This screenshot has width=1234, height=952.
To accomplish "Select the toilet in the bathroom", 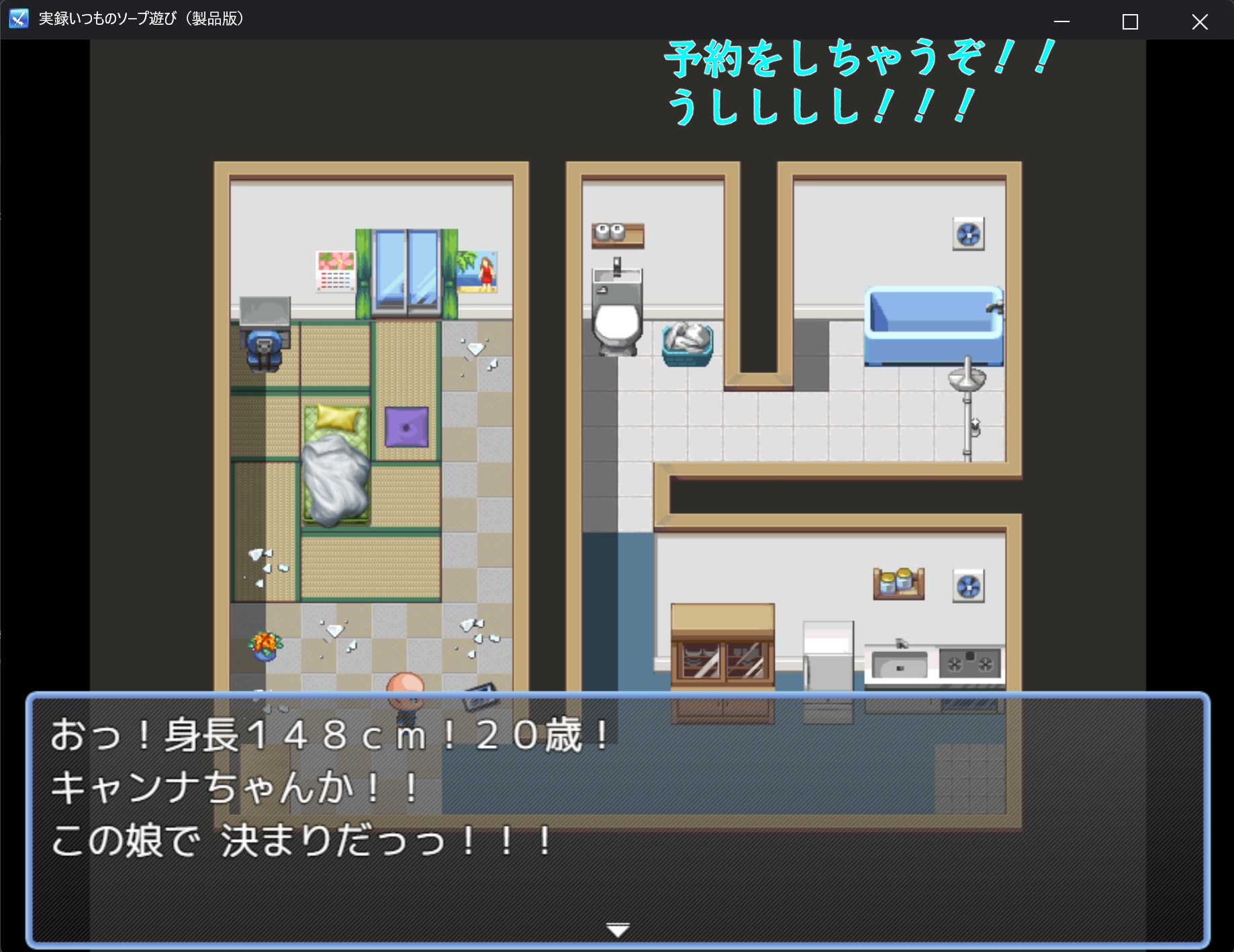I will pyautogui.click(x=618, y=322).
